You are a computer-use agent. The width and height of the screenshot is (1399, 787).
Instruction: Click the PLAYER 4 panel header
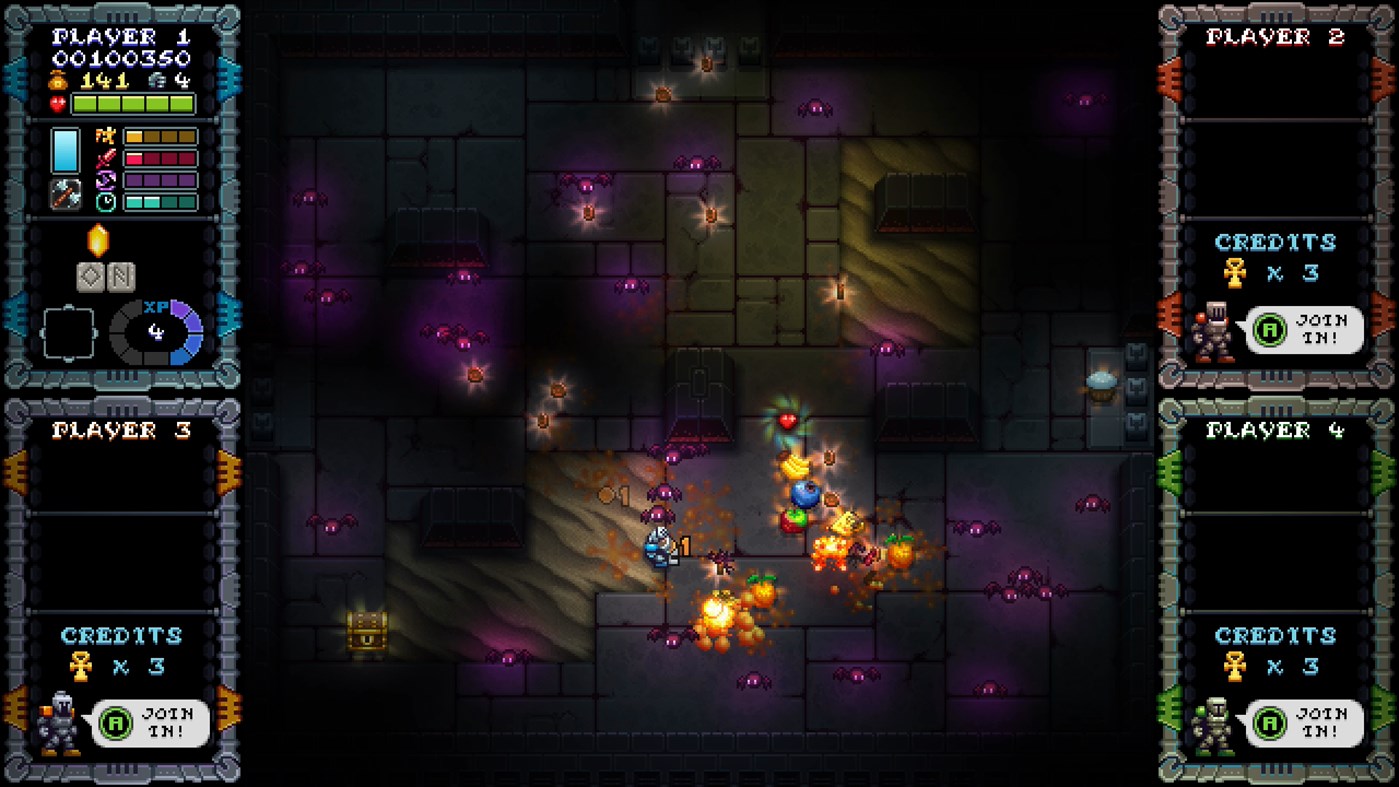tap(1274, 428)
